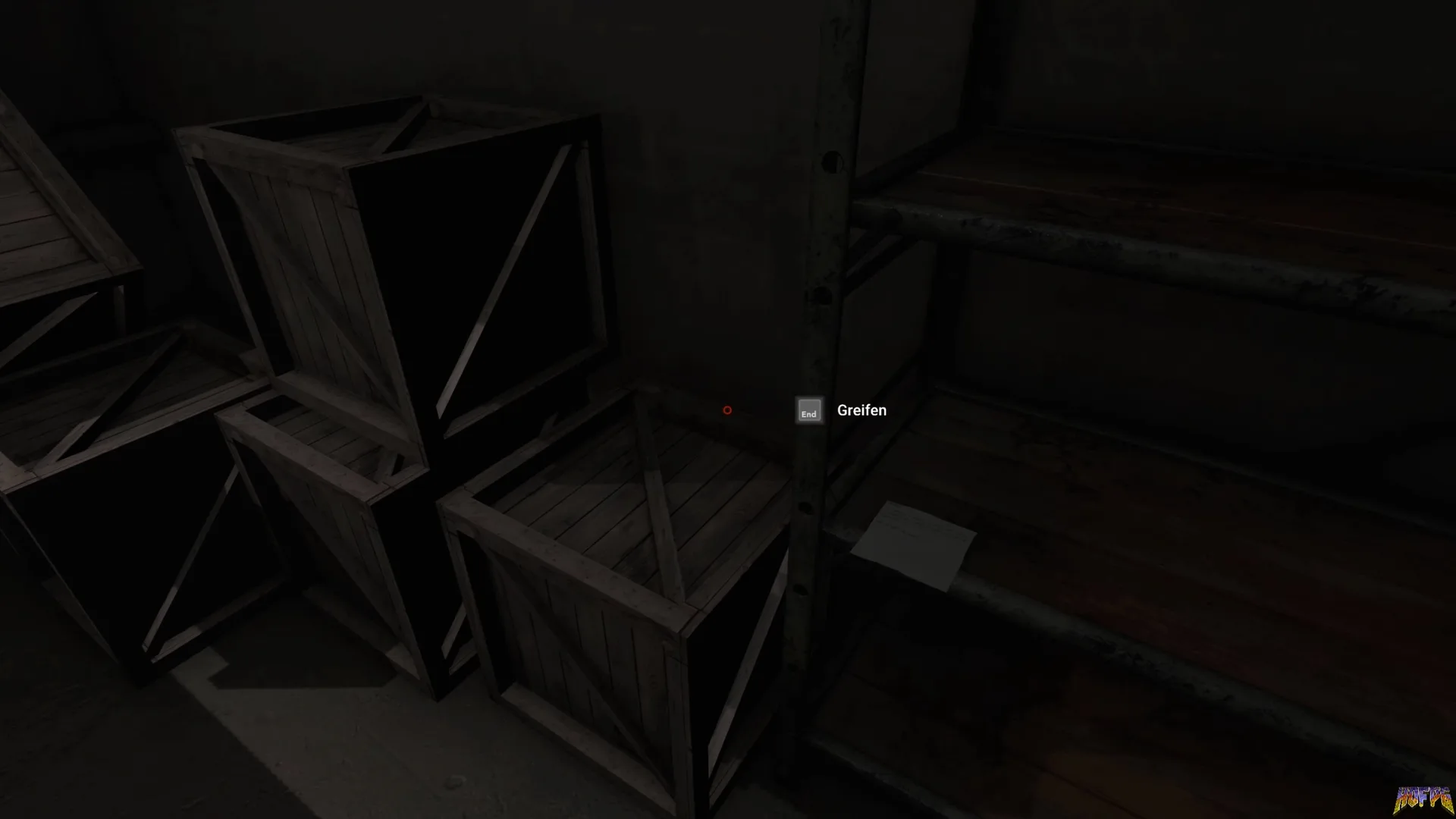This screenshot has width=1456, height=819.
Task: Click the Greifen action label
Action: click(x=861, y=410)
